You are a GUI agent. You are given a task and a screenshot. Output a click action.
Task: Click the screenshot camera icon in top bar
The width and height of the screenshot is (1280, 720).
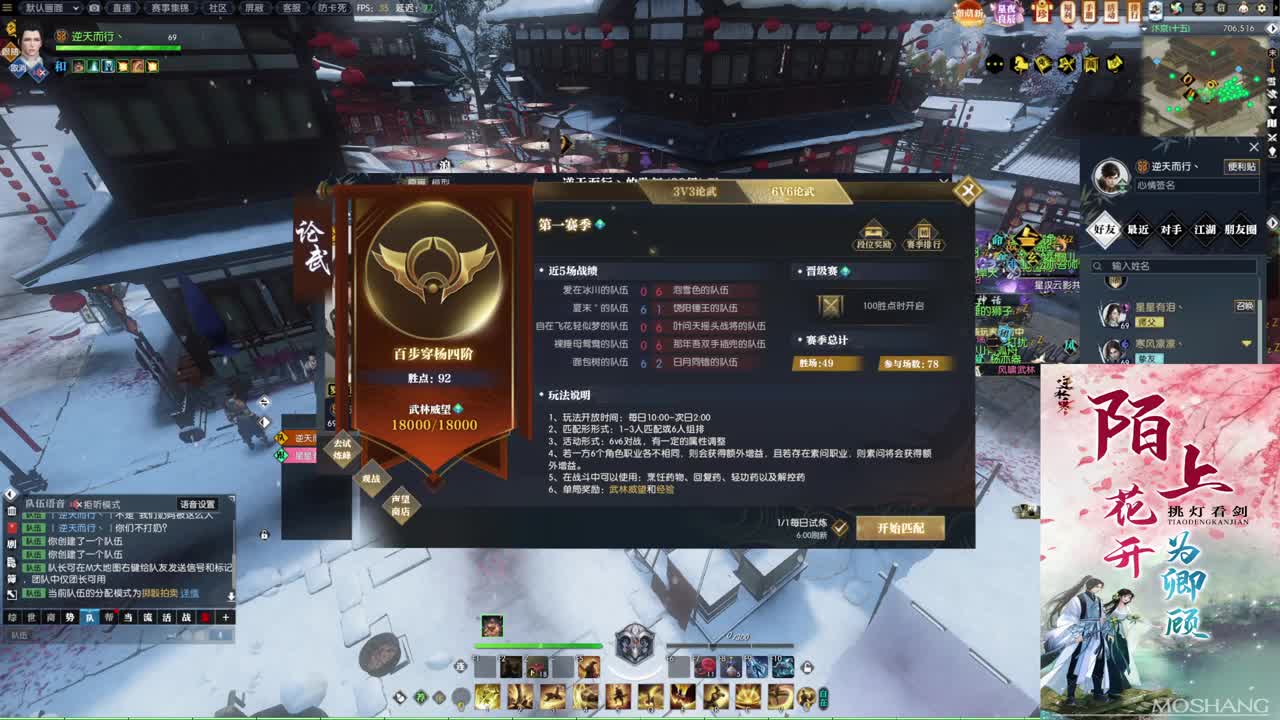[x=94, y=9]
